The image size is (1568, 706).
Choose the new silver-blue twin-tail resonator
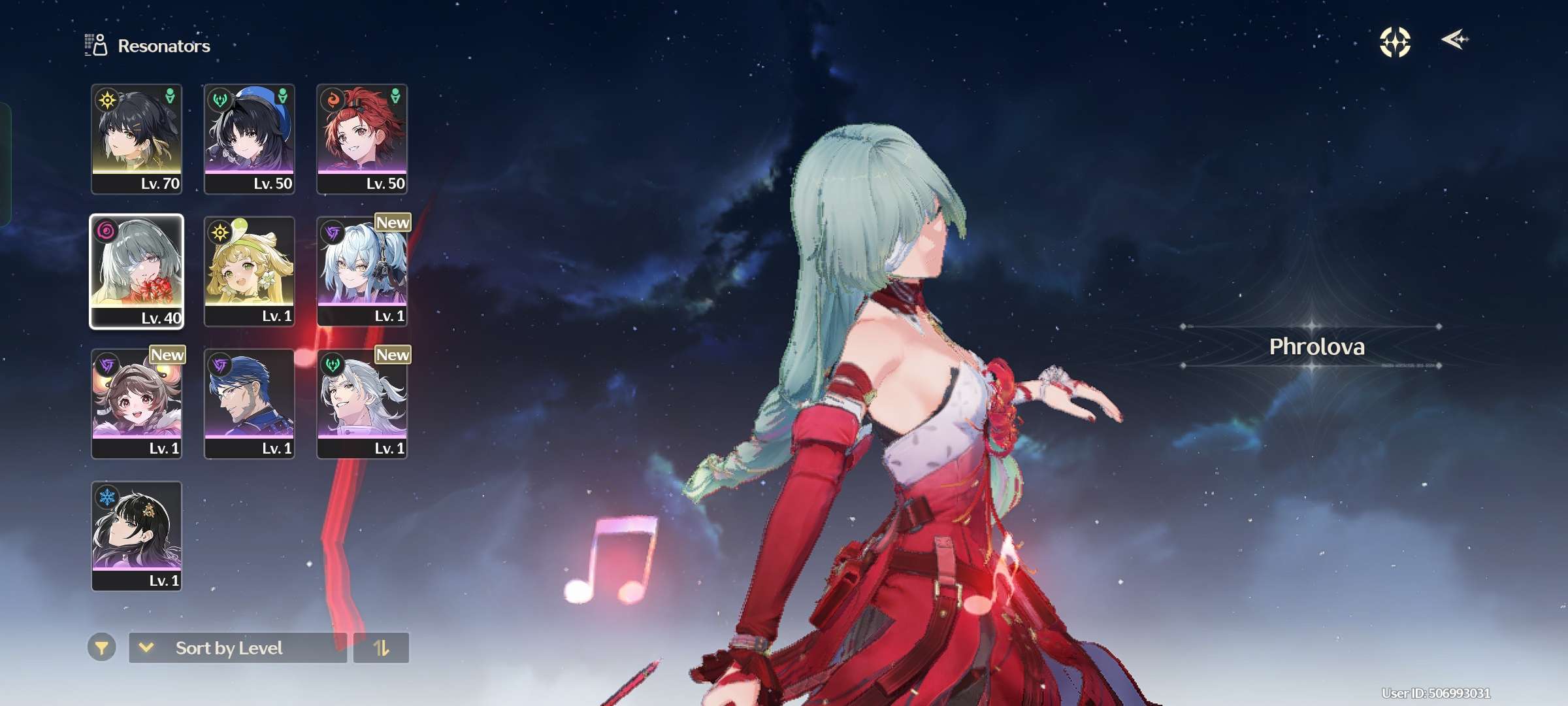362,271
